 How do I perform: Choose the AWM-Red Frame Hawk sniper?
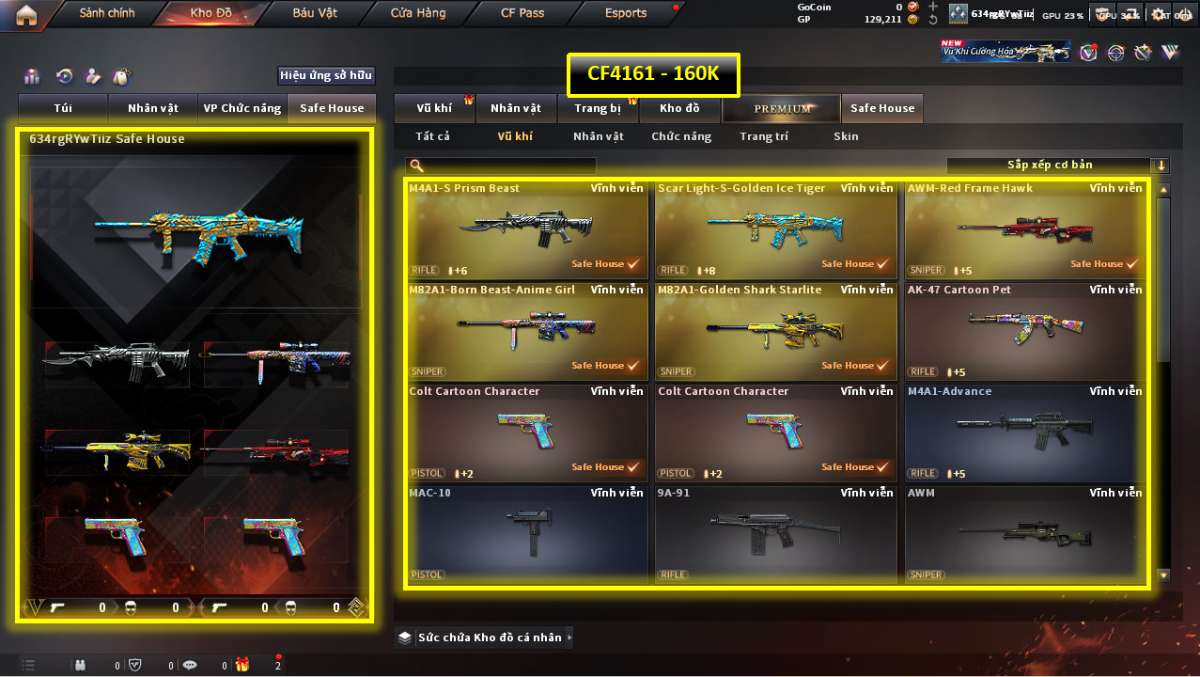pyautogui.click(x=1024, y=230)
